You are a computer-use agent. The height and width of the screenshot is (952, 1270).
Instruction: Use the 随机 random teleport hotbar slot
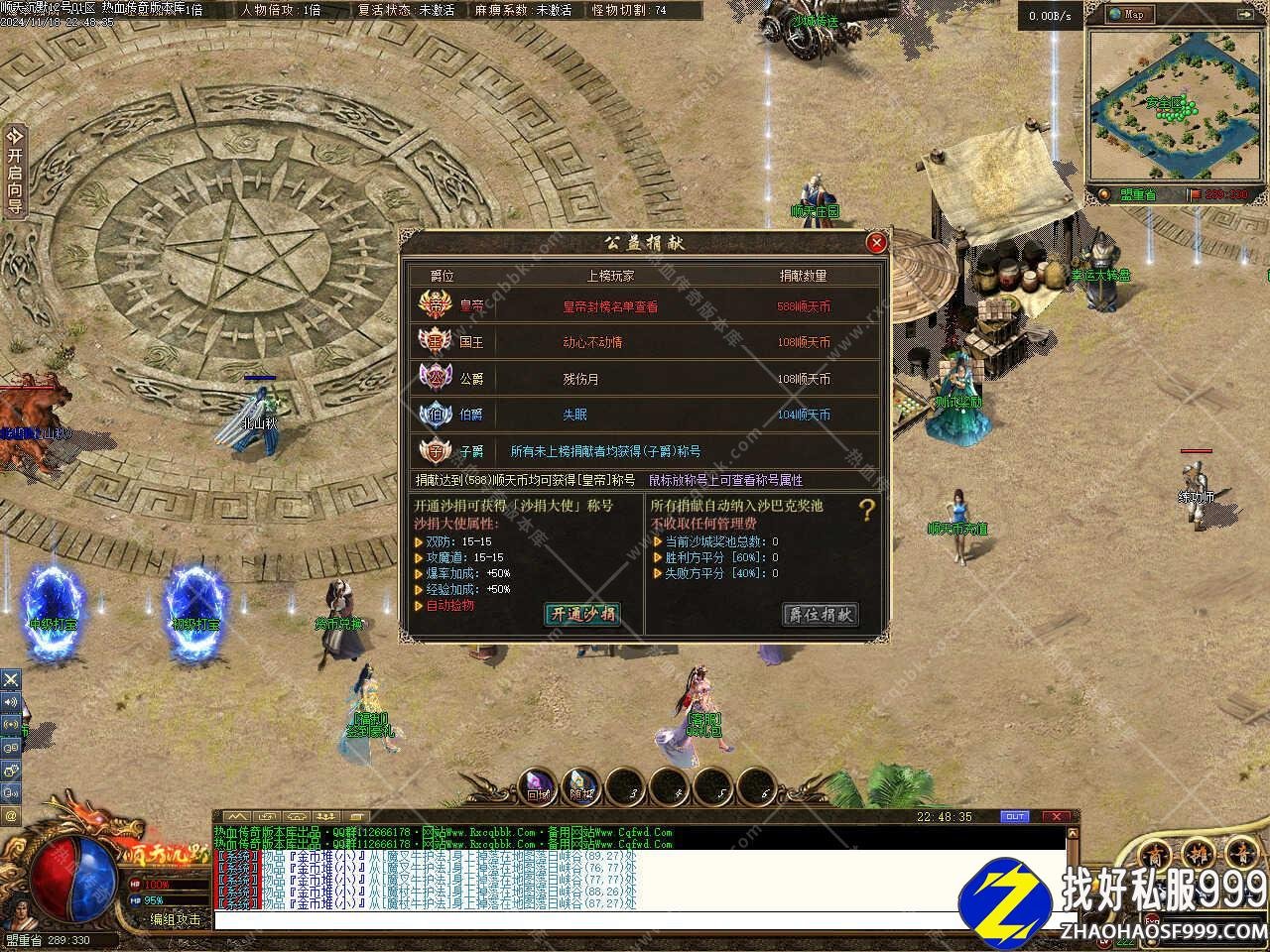[x=581, y=786]
